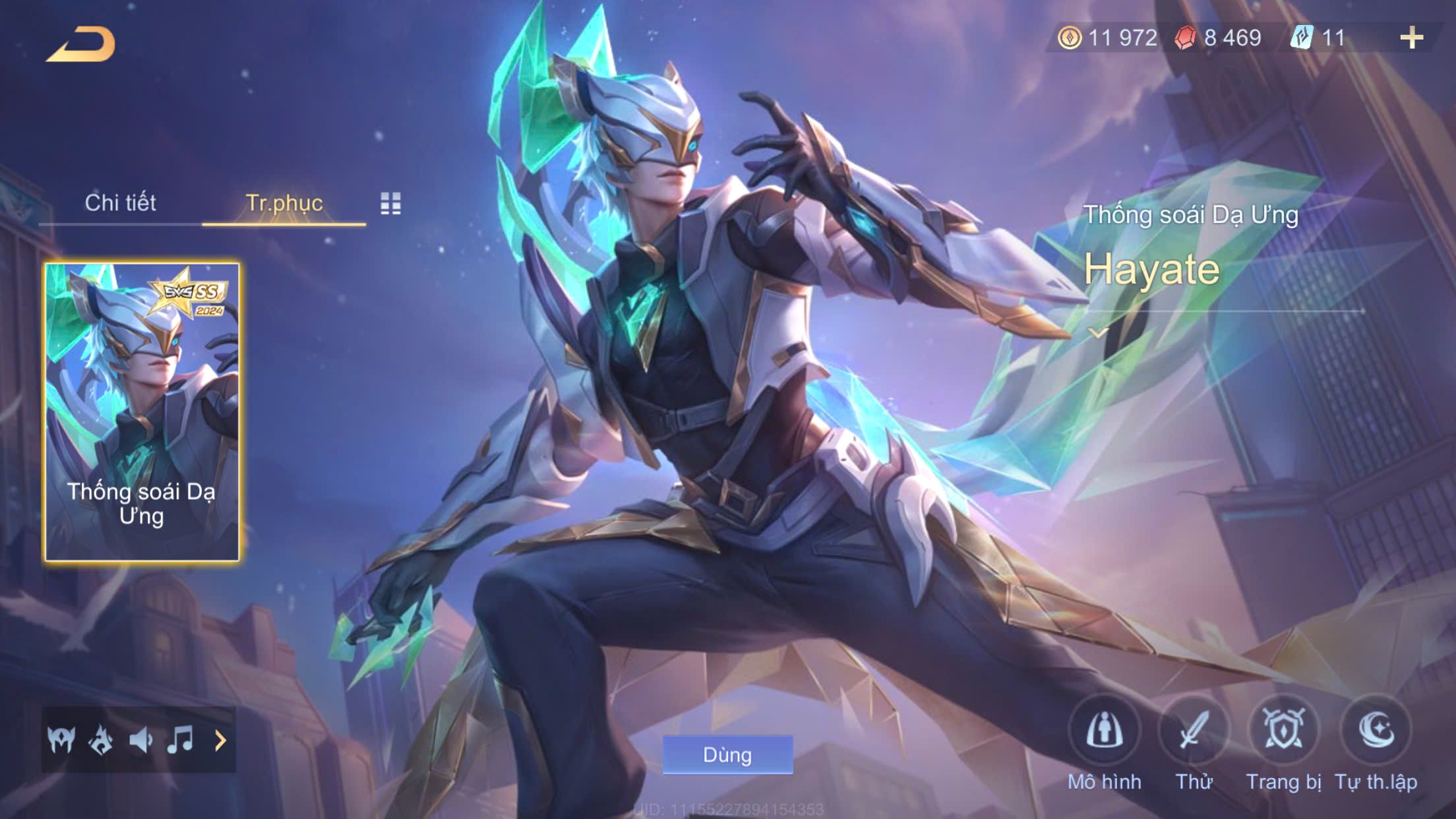Screen dimensions: 1456x819
Task: Expand effects bar with right arrow
Action: (x=220, y=741)
